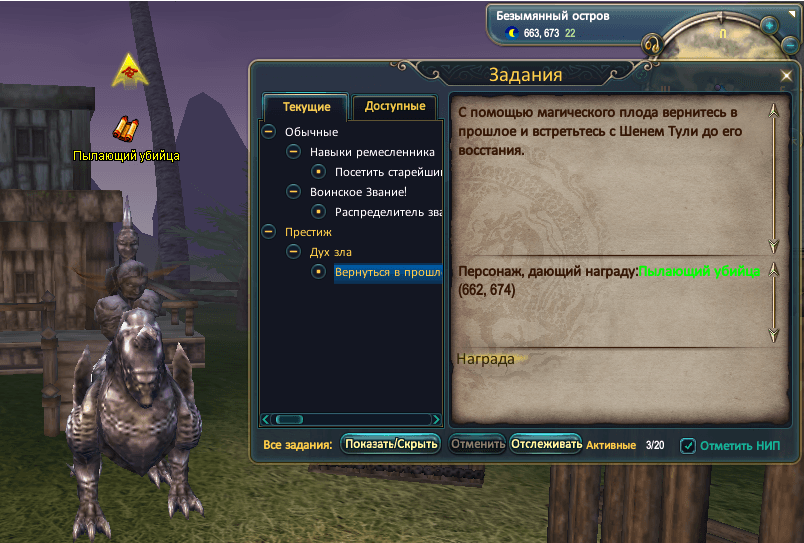Toggle the Отметить НИП checkbox
Screen dimensions: 804x543
[x=688, y=446]
